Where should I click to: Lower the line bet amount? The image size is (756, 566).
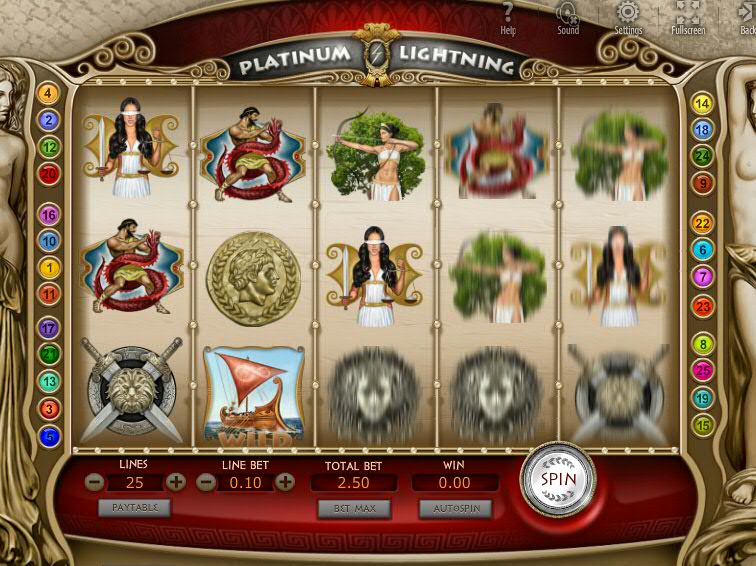206,482
